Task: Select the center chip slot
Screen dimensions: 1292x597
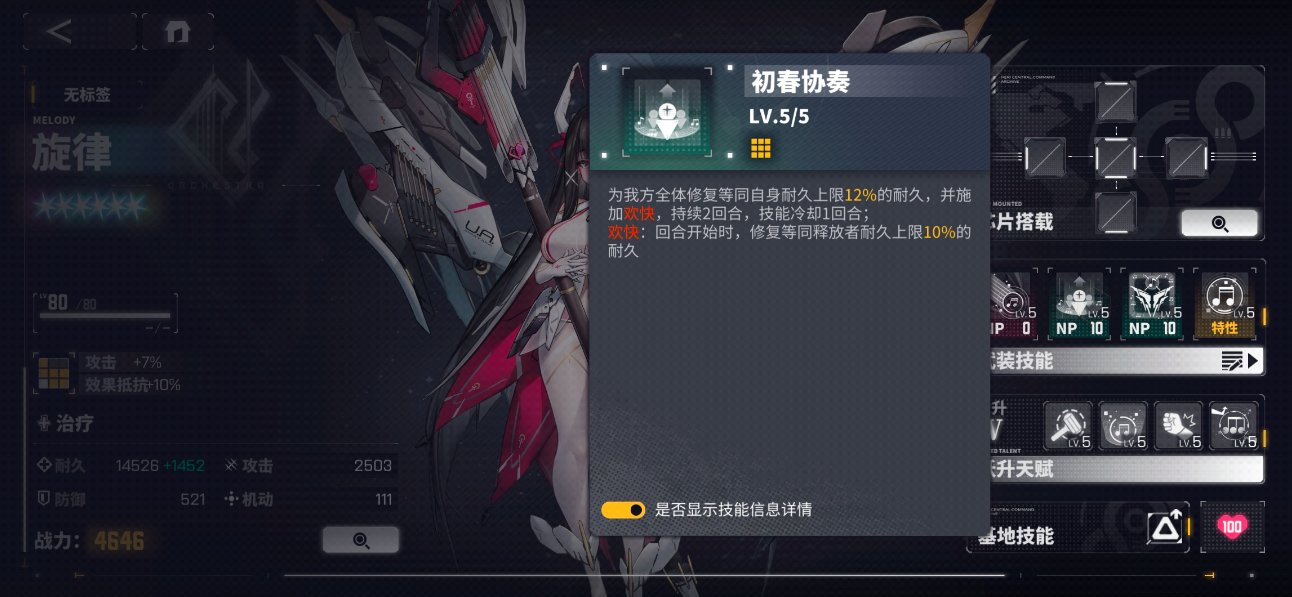Action: [x=1115, y=157]
